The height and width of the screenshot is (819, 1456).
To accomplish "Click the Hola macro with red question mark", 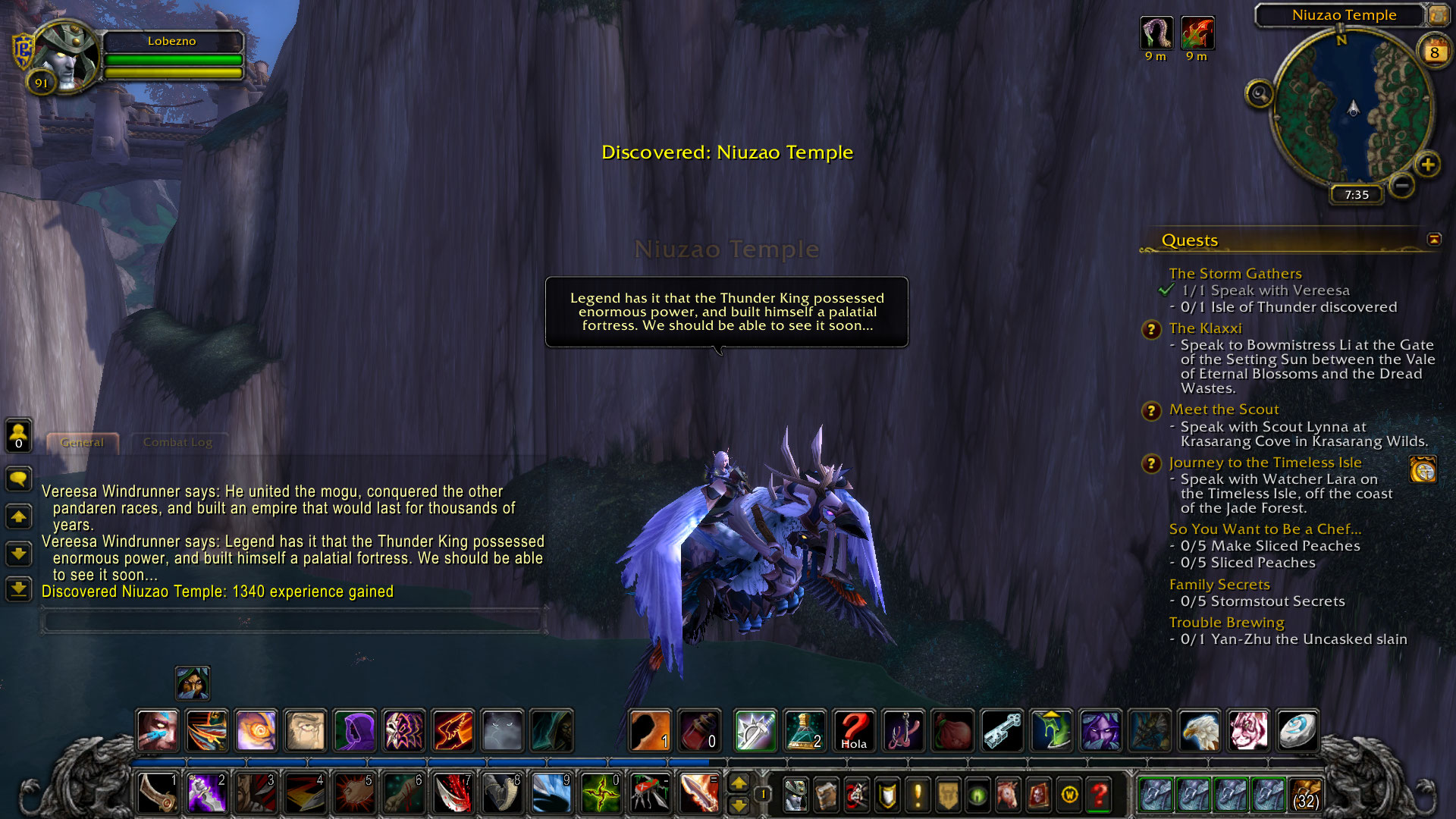I will click(x=854, y=730).
